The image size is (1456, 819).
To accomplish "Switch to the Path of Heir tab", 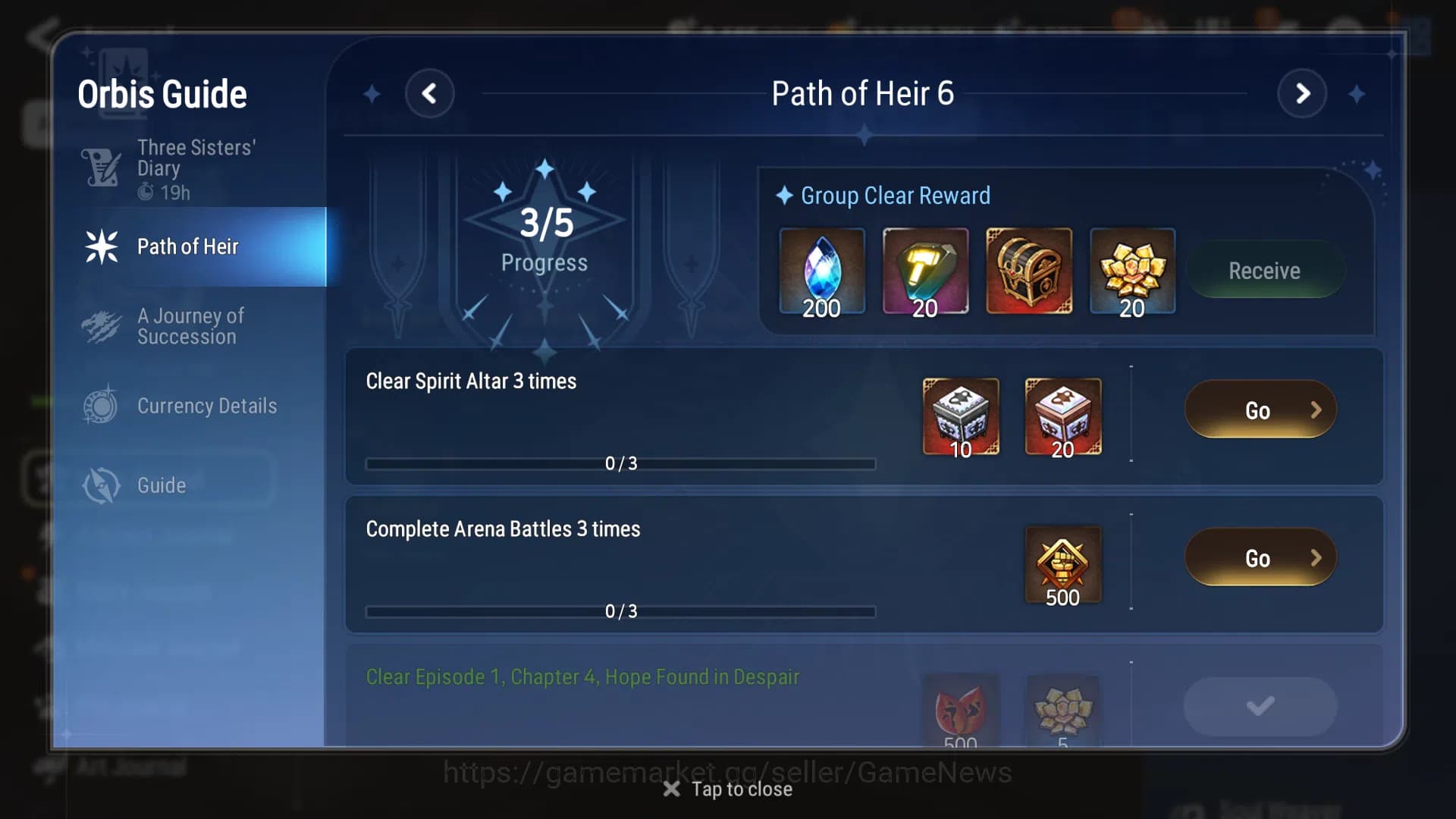I will (x=187, y=246).
